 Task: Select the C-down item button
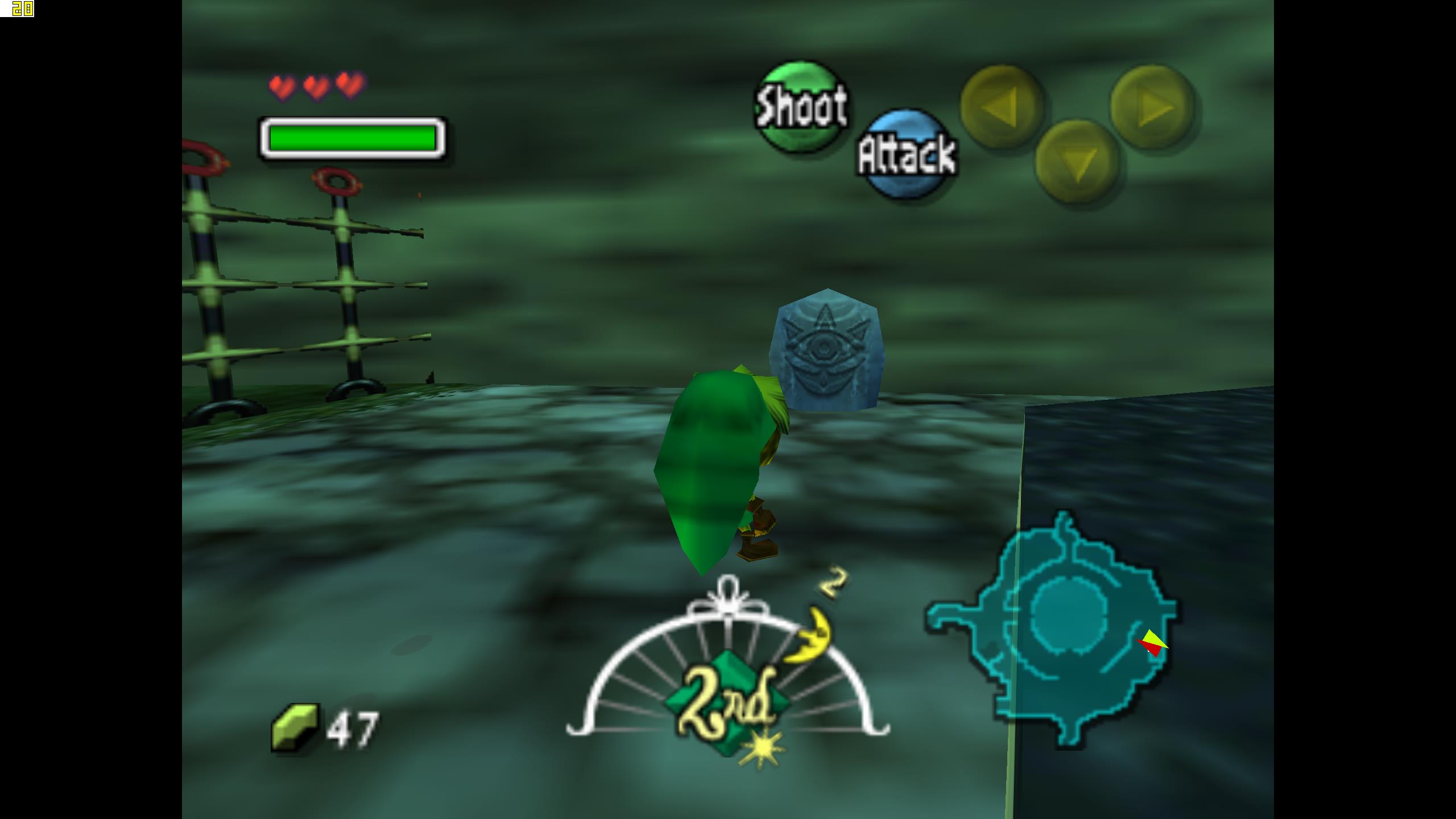coord(1077,162)
